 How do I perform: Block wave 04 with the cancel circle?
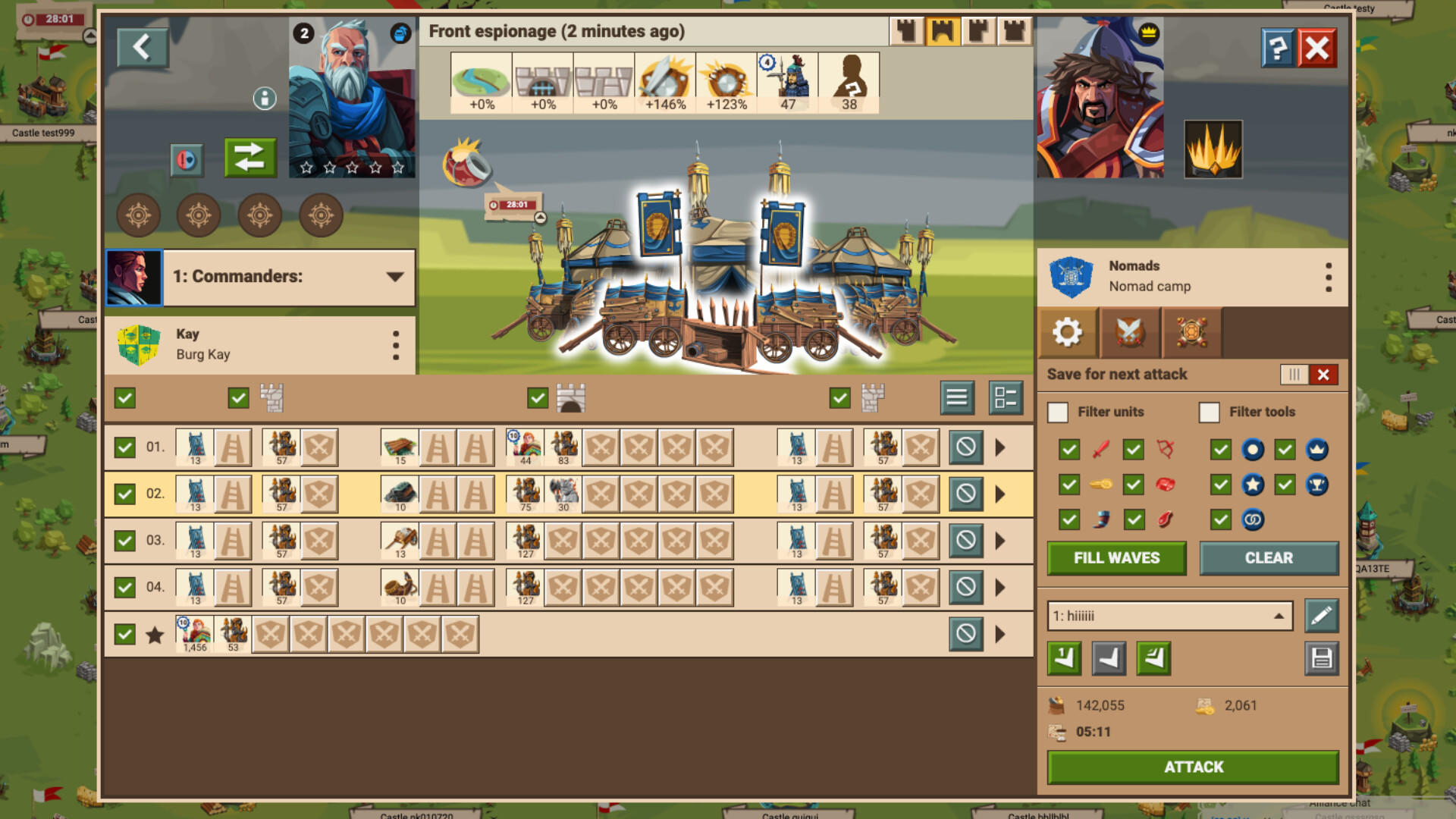pyautogui.click(x=965, y=586)
